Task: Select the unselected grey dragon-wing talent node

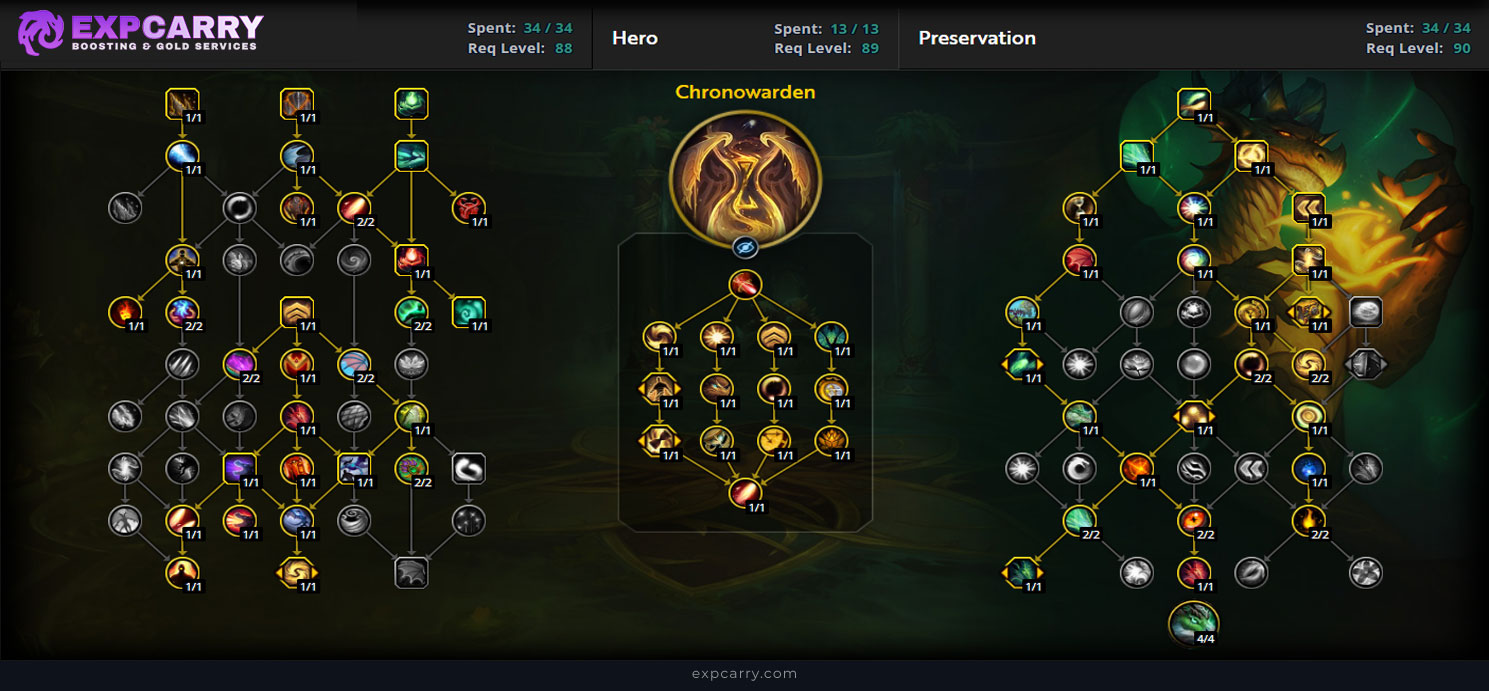Action: tap(412, 573)
